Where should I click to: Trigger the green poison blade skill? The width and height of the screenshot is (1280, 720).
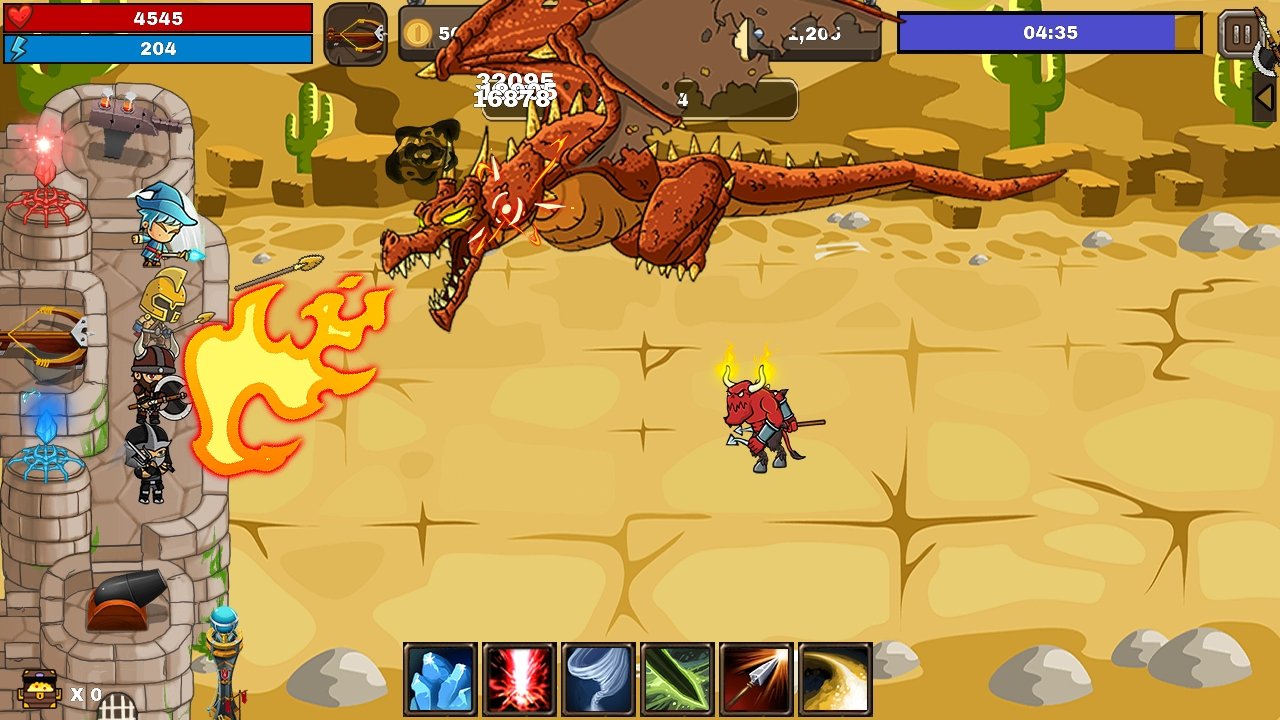677,679
